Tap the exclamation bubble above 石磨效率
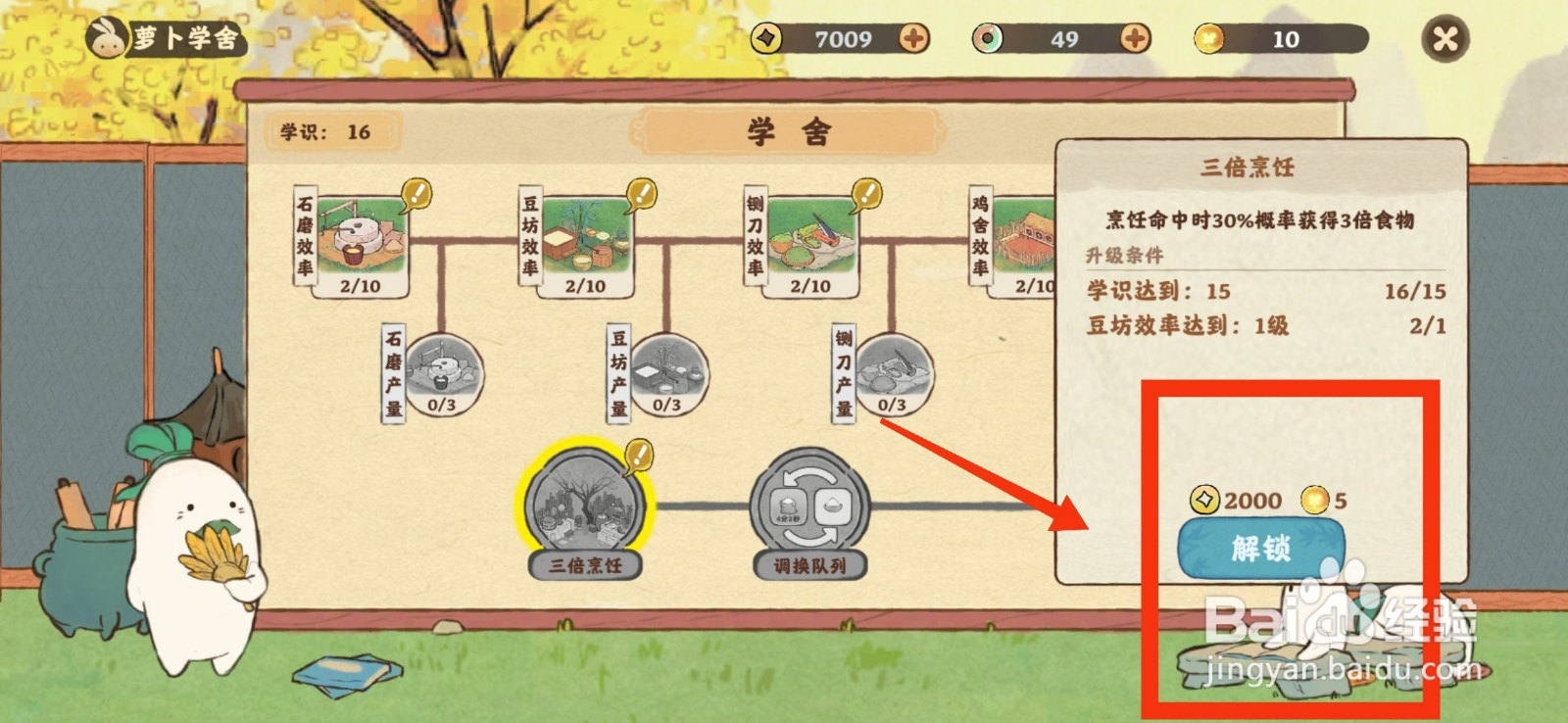Image resolution: width=1568 pixels, height=723 pixels. click(x=416, y=193)
